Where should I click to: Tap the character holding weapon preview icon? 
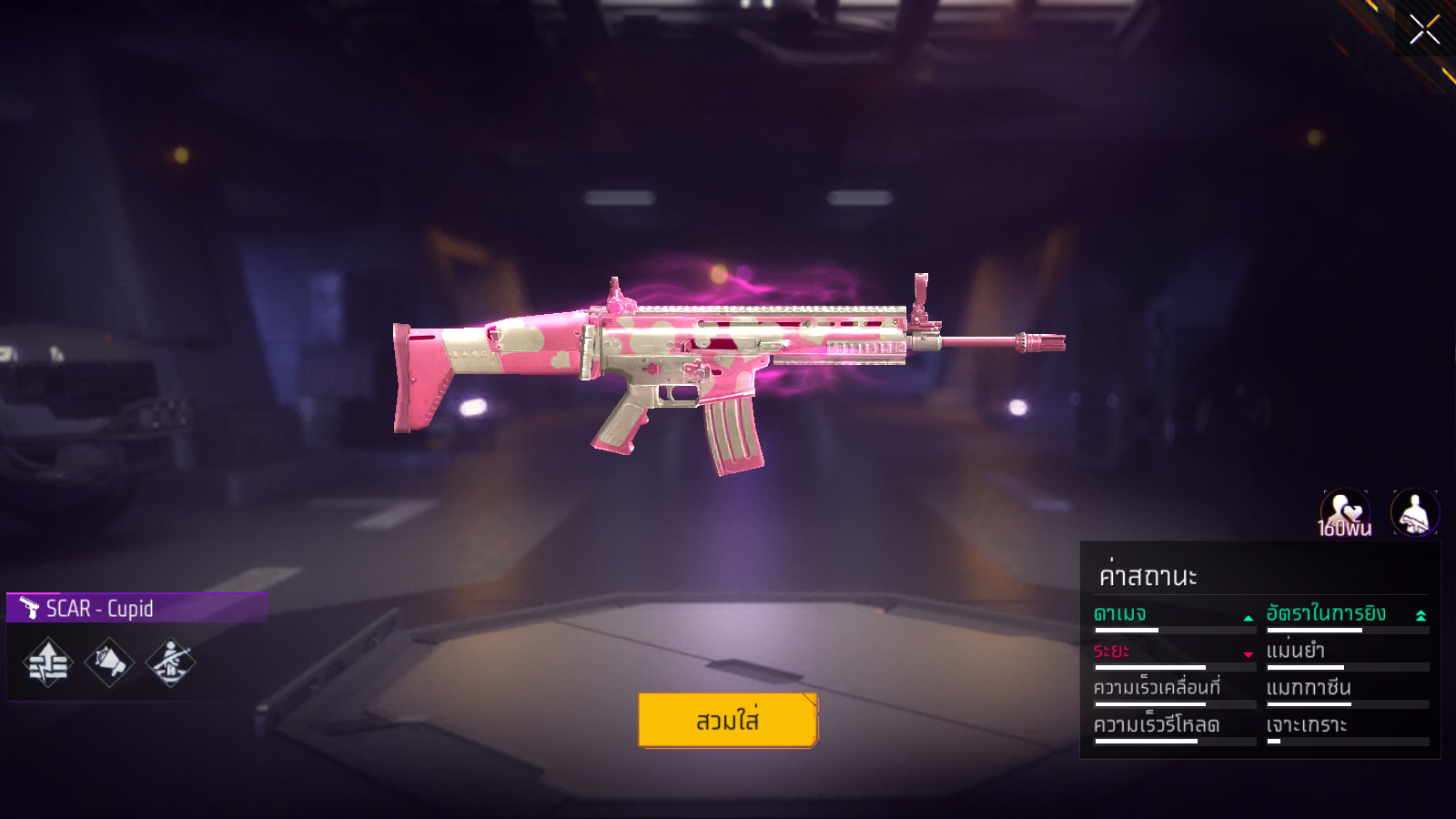1415,513
